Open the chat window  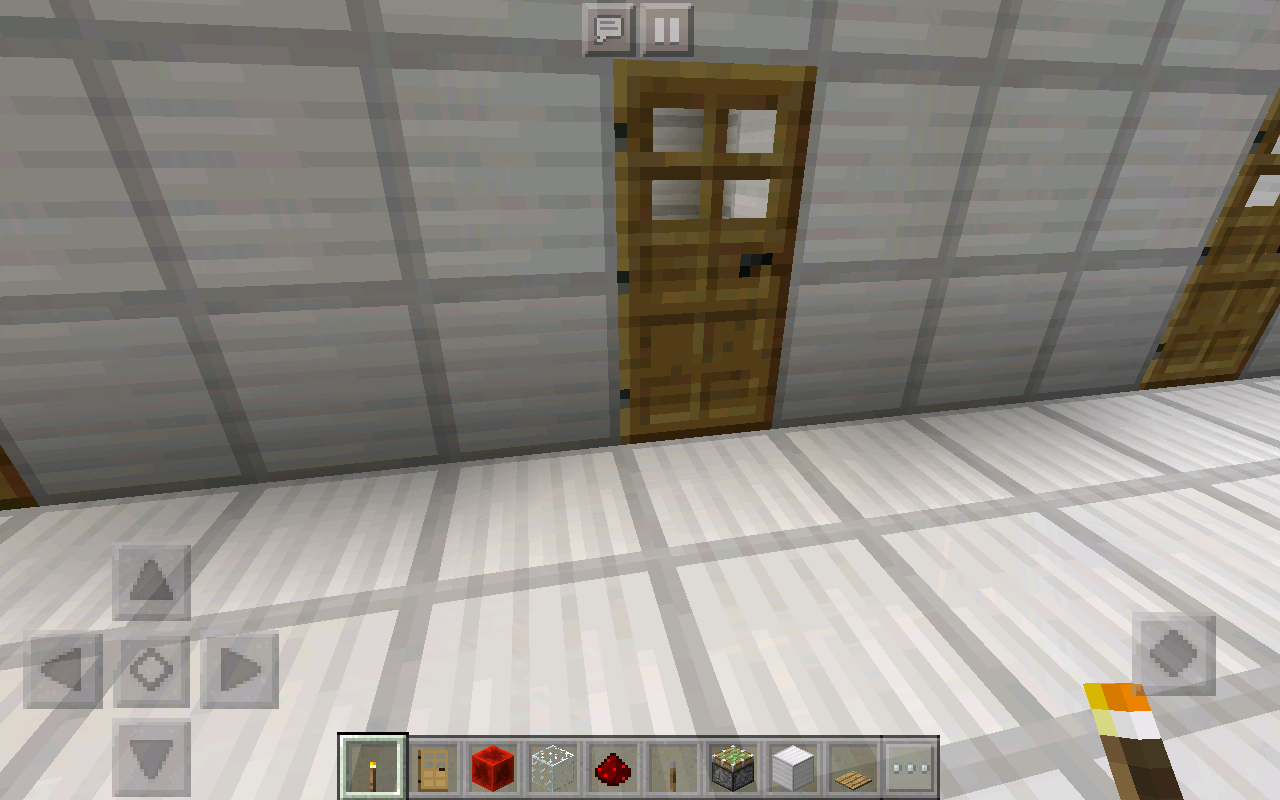coord(610,29)
